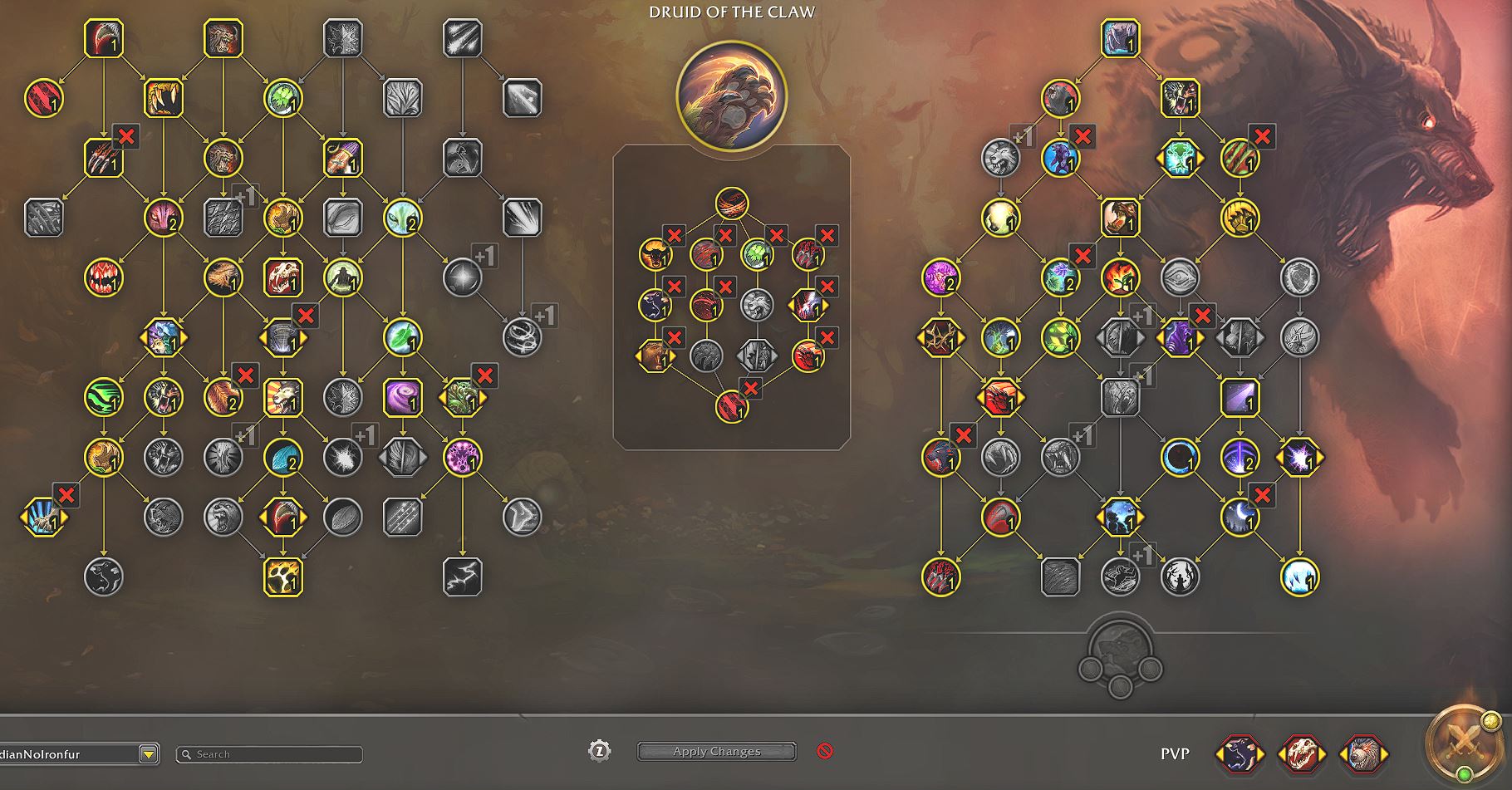The width and height of the screenshot is (1512, 790).
Task: Choose the beast skull PVP talent slot
Action: coord(1302,754)
